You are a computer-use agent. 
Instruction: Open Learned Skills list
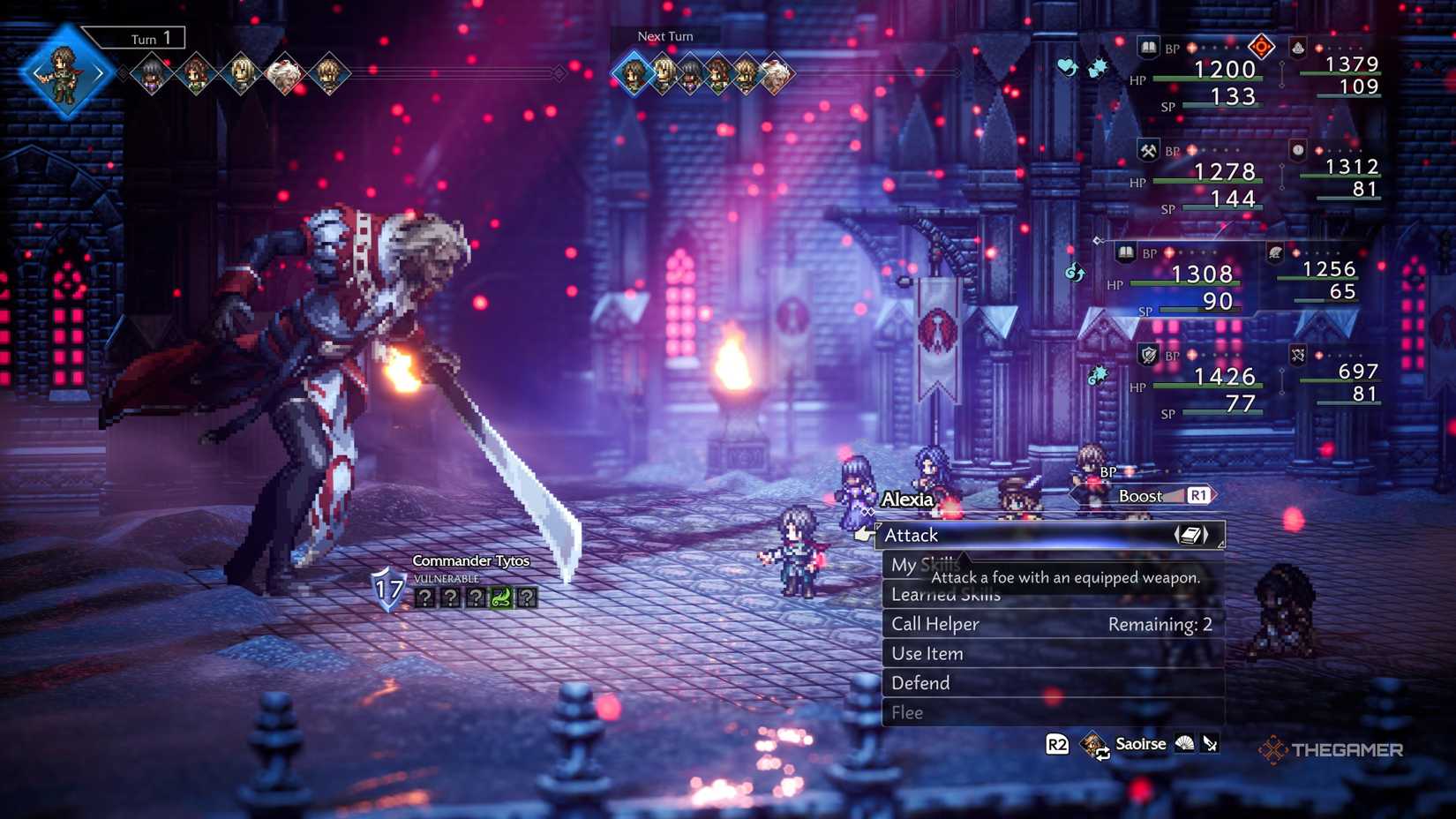click(943, 594)
